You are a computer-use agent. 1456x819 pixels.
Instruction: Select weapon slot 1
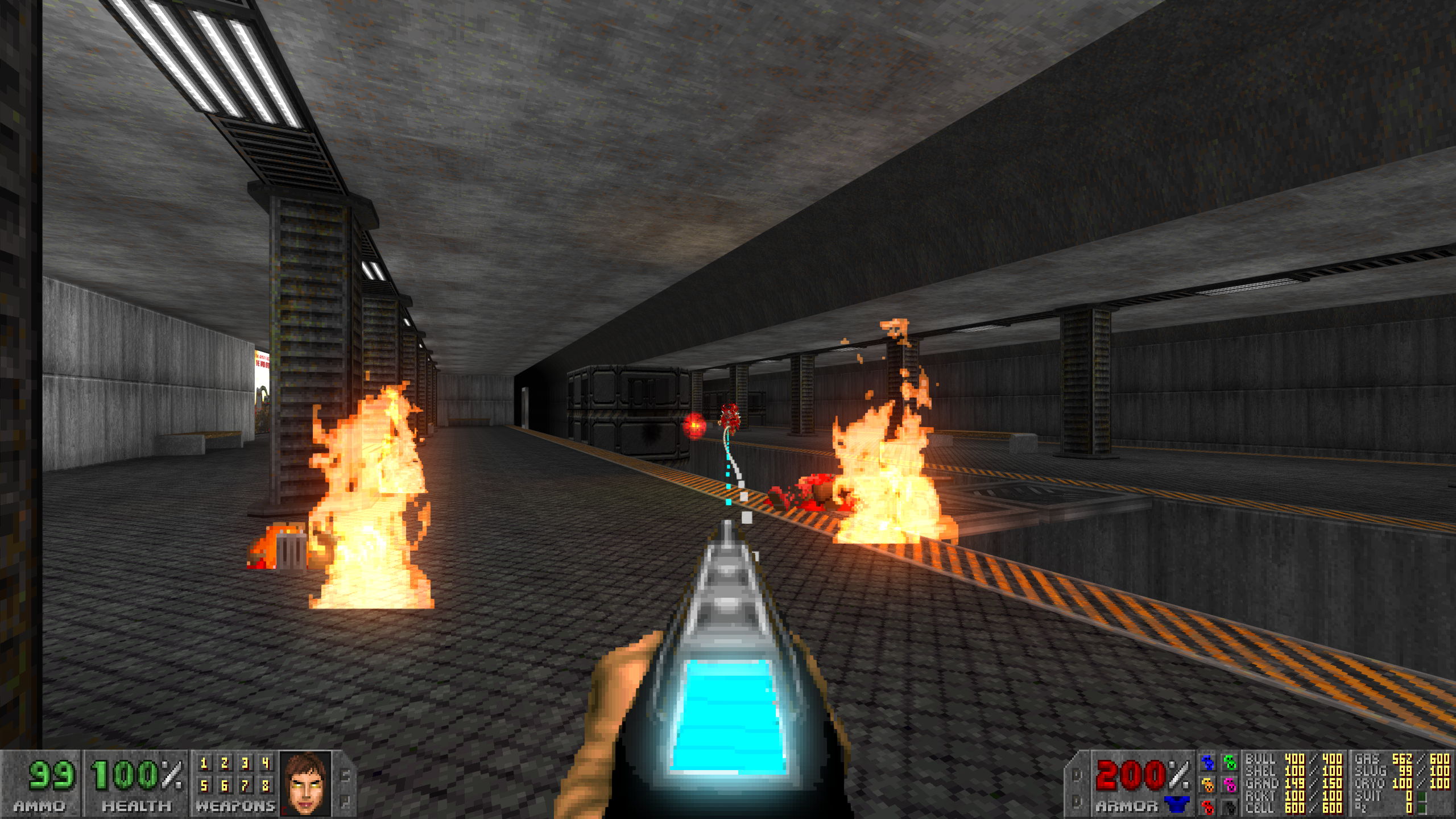204,763
